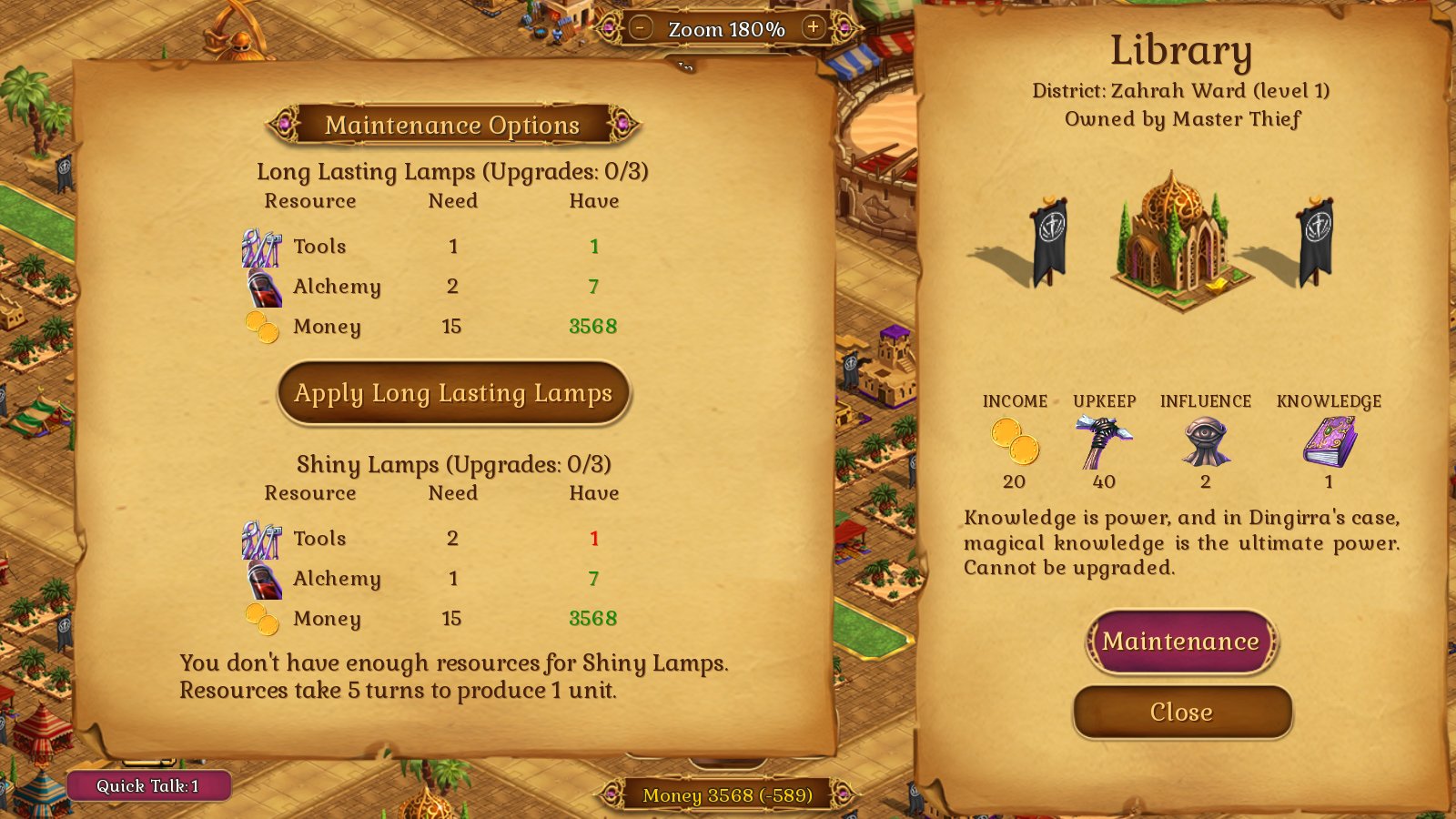Apply the Long Lasting Lamps upgrade

453,393
